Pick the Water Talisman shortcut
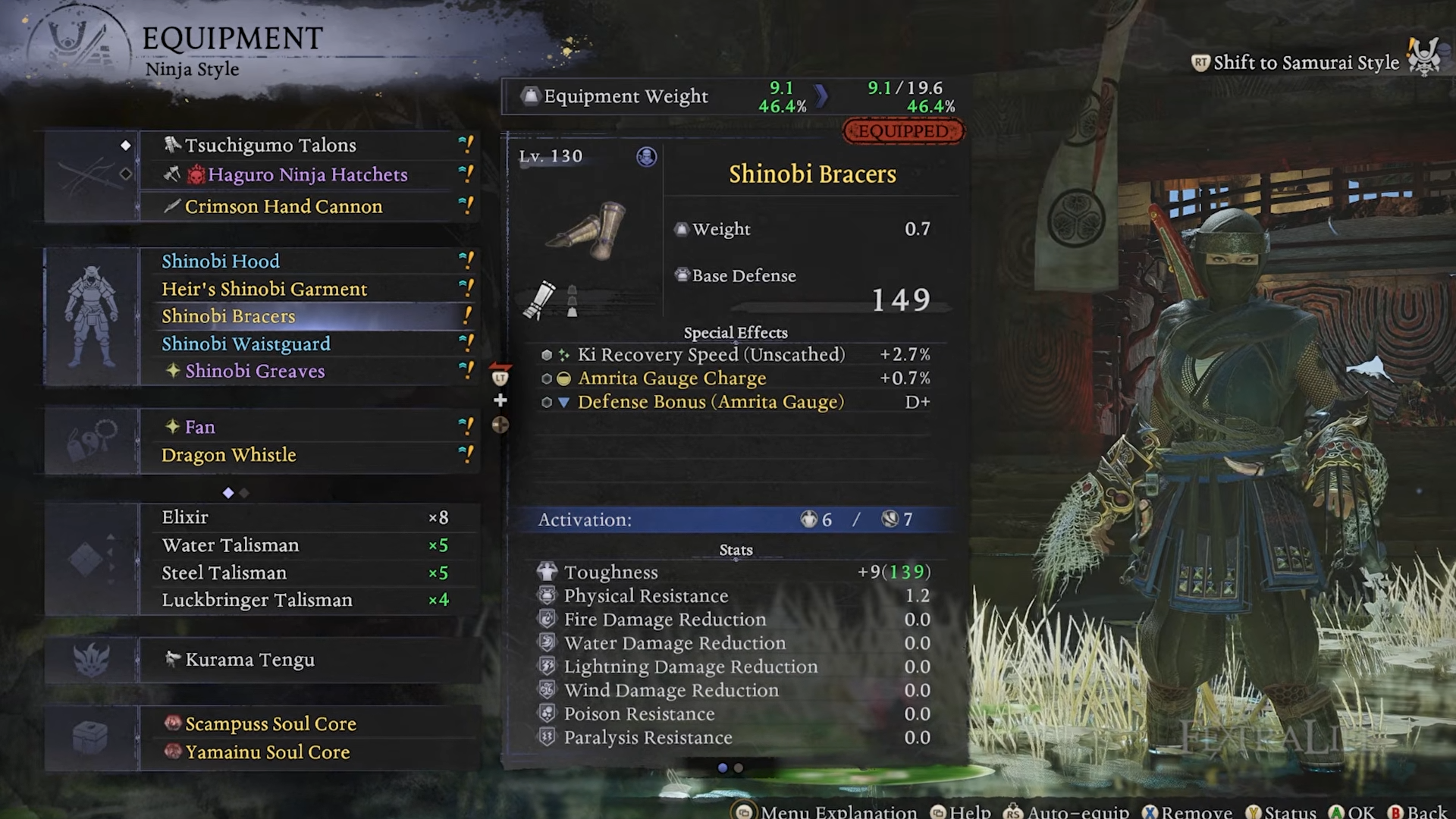Image resolution: width=1456 pixels, height=819 pixels. pos(231,545)
